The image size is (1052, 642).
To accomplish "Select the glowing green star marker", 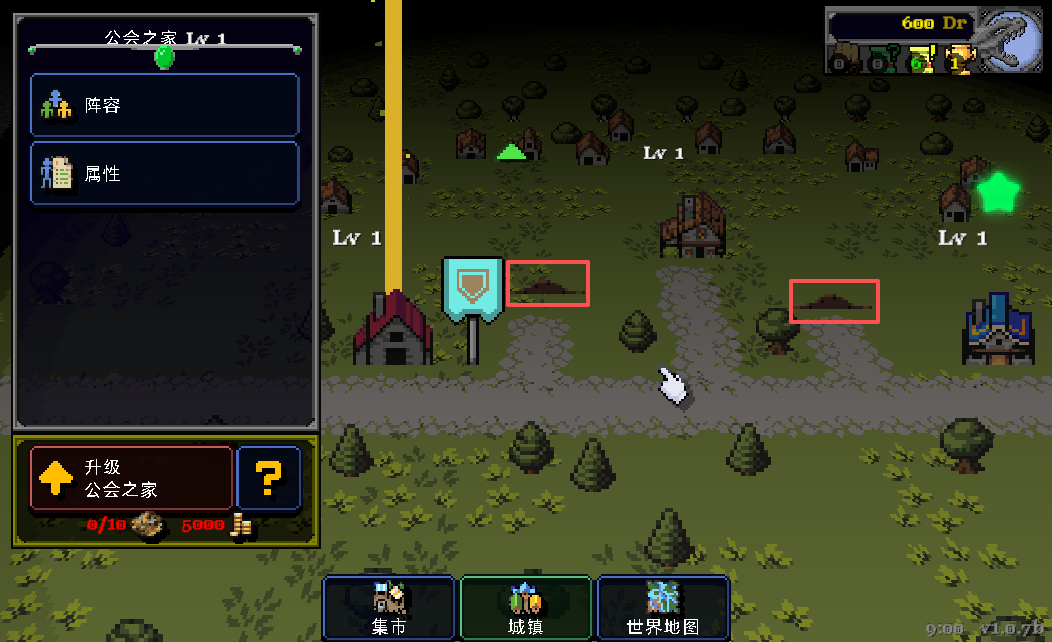I will (x=997, y=192).
